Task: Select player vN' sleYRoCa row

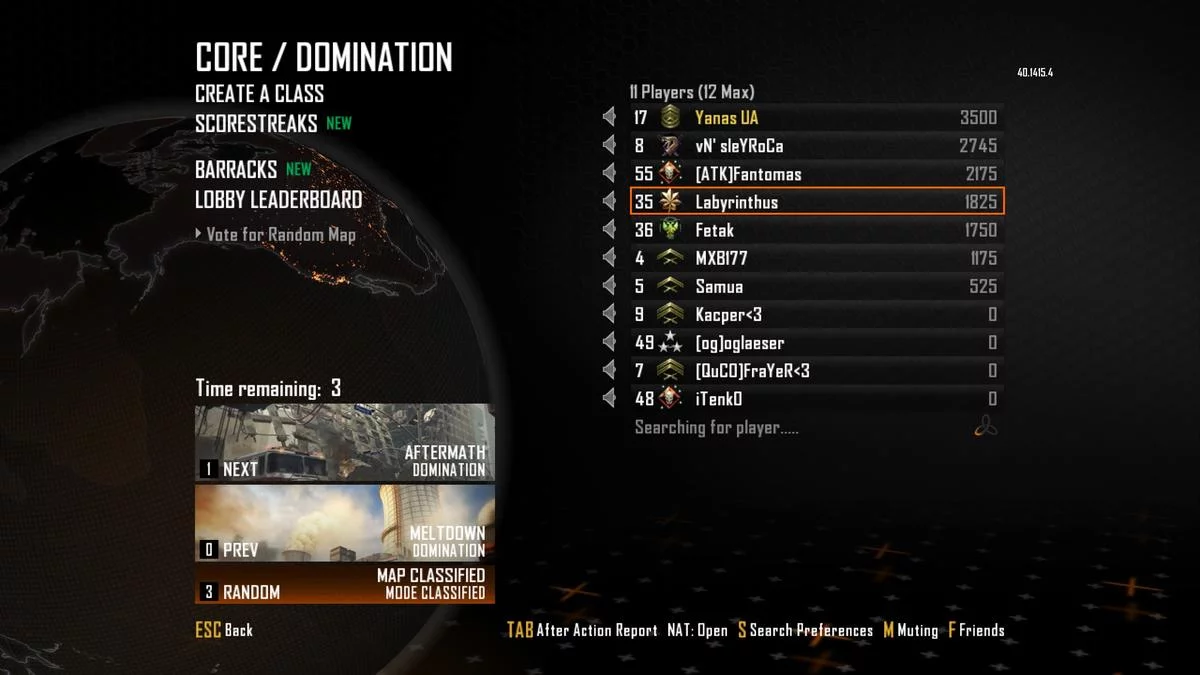Action: [x=815, y=146]
